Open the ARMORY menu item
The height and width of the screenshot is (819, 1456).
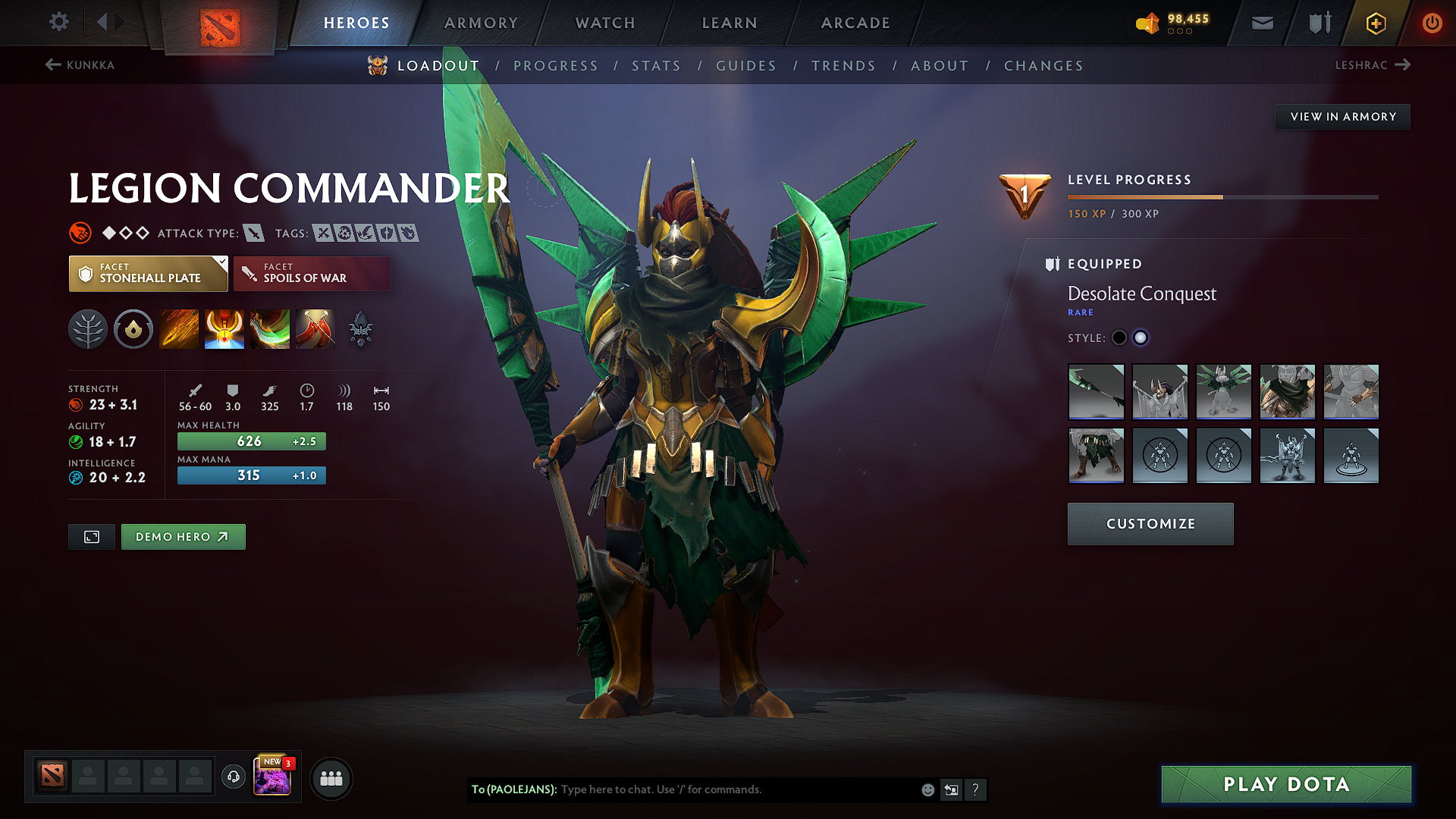point(481,23)
